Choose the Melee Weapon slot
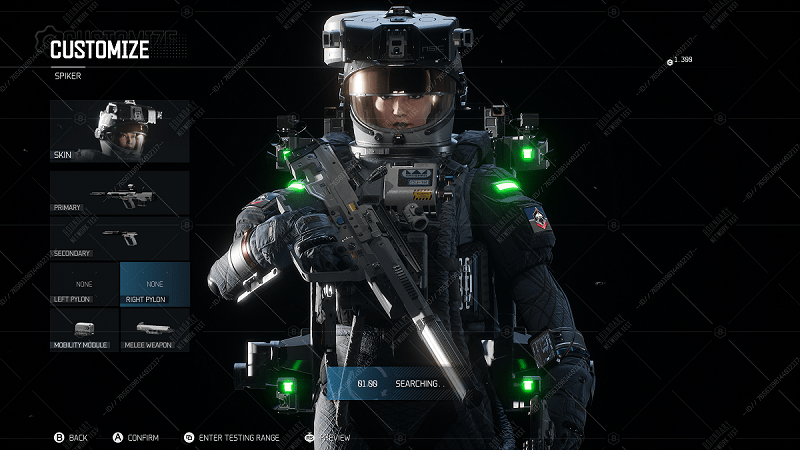The width and height of the screenshot is (800, 450). coord(154,330)
